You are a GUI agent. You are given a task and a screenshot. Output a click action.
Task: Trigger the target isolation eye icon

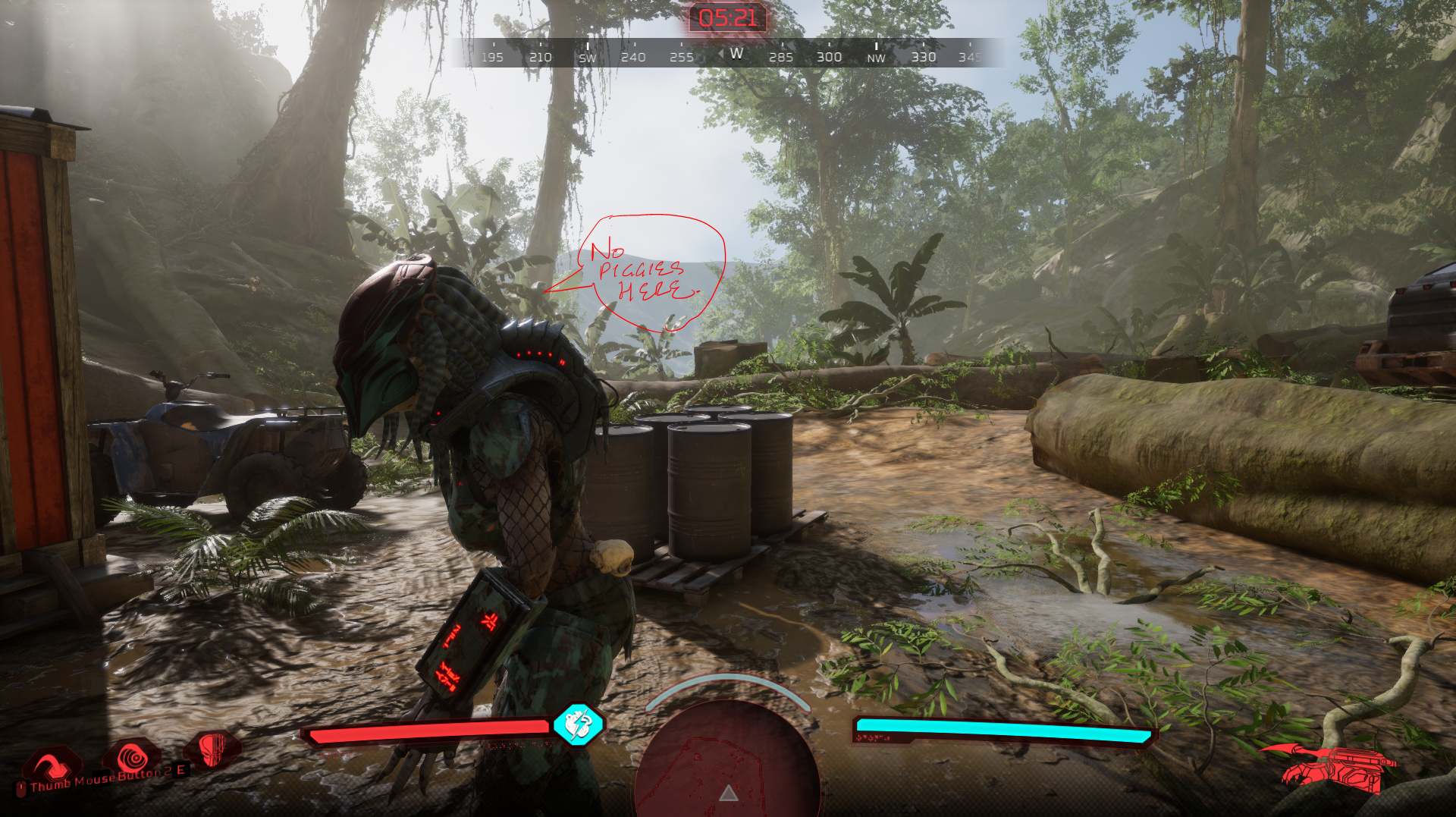point(133,757)
